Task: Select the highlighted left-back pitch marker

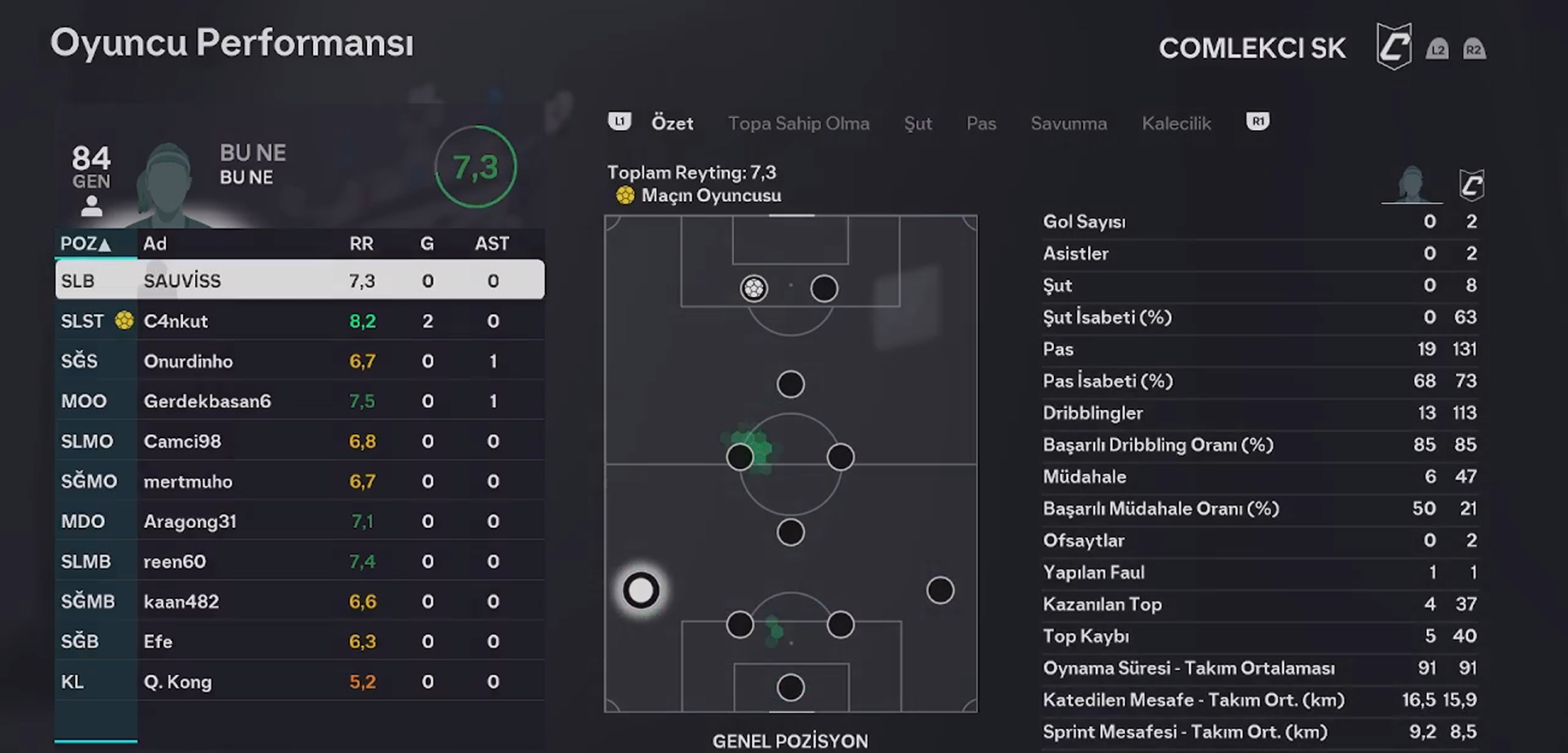Action: click(641, 590)
